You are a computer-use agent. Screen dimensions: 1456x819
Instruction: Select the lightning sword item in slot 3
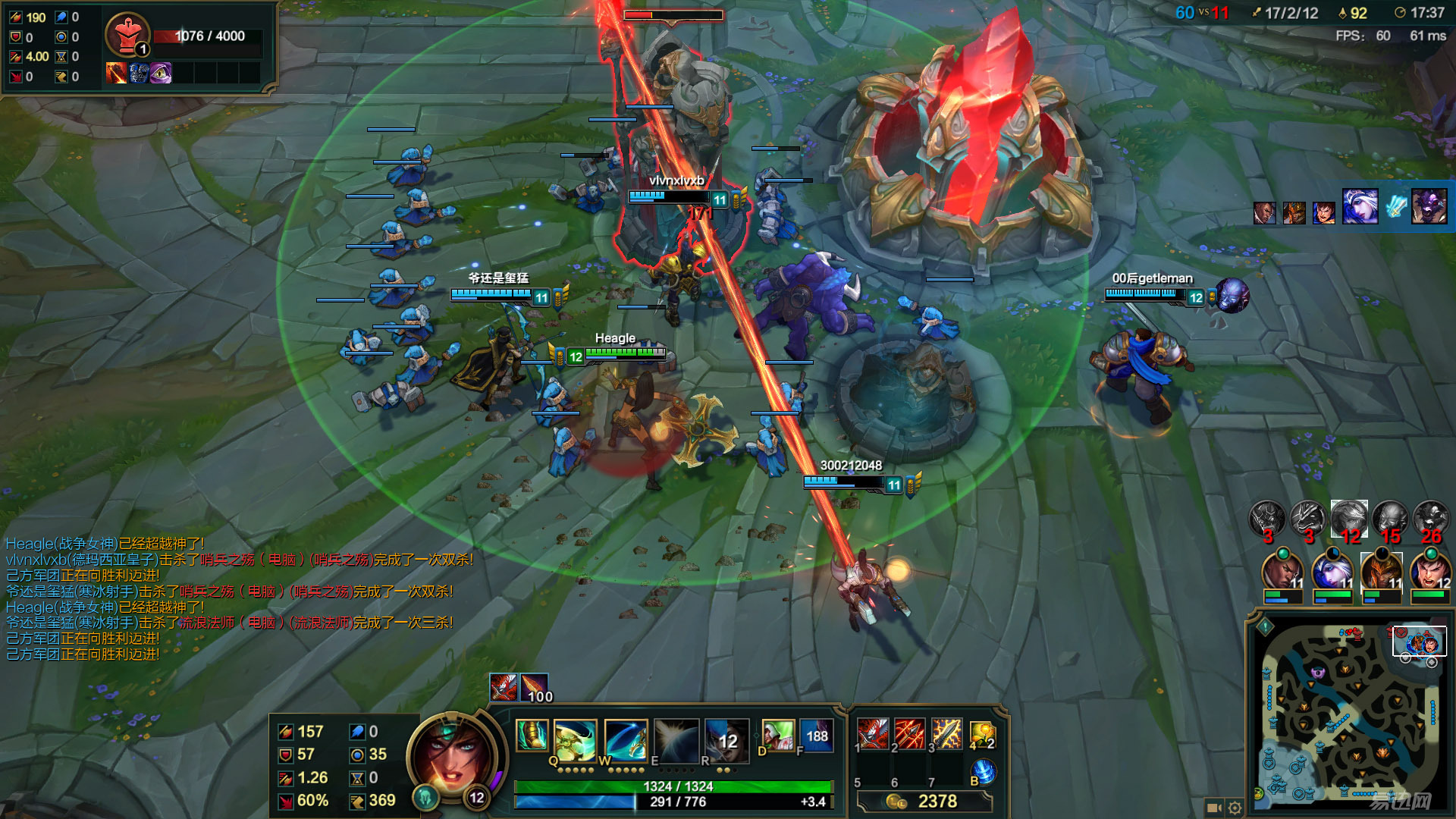(x=946, y=734)
